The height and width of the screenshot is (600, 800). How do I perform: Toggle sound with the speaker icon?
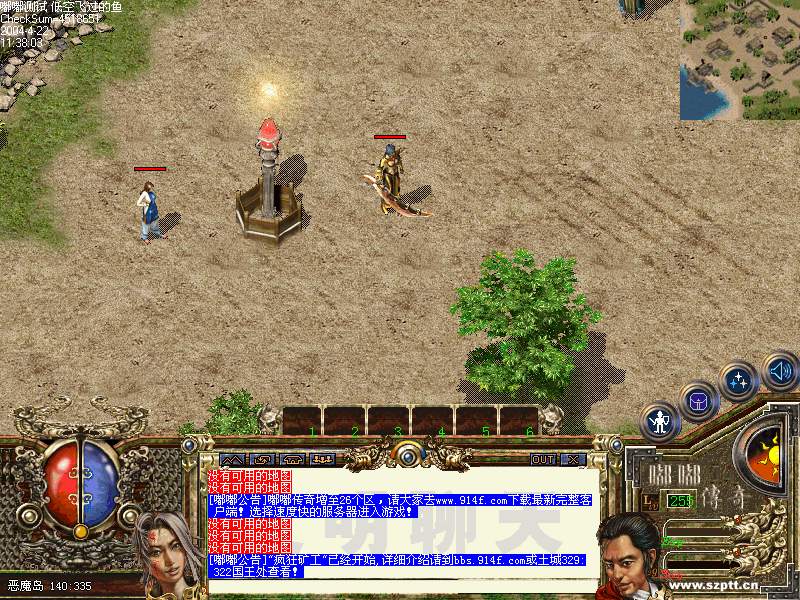click(x=778, y=371)
